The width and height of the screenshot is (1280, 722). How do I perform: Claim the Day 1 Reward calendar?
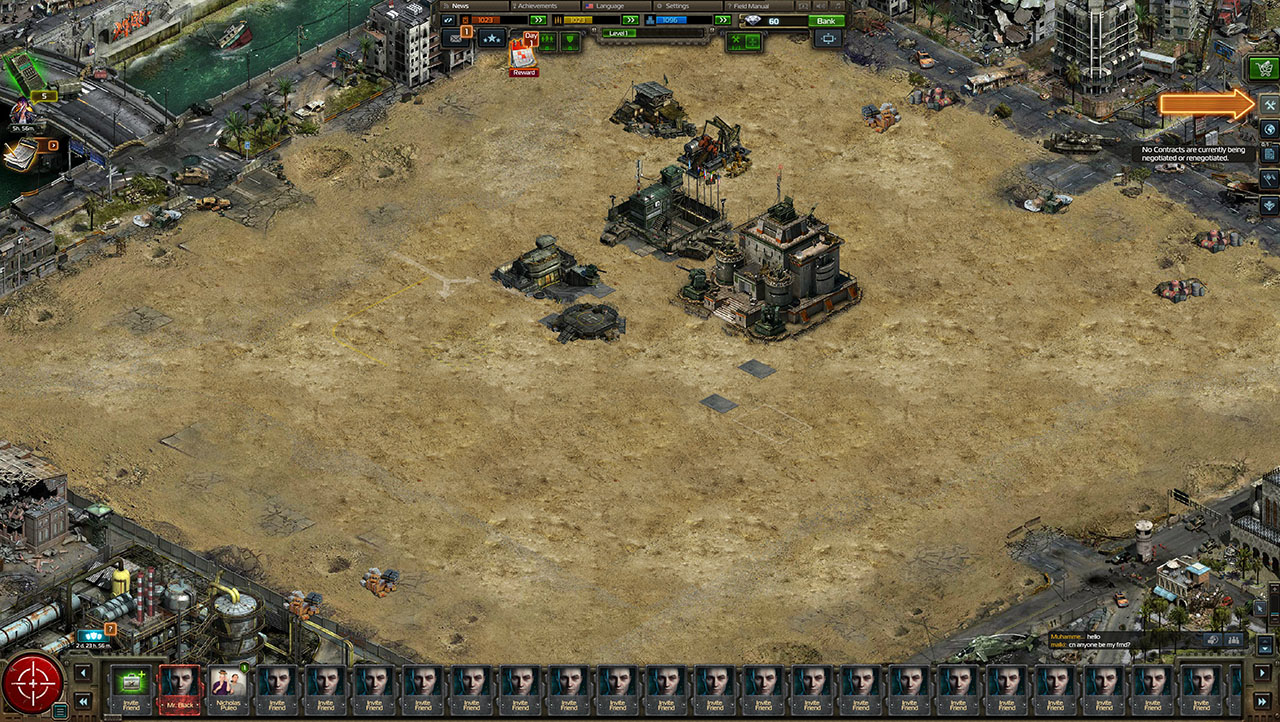[x=522, y=55]
